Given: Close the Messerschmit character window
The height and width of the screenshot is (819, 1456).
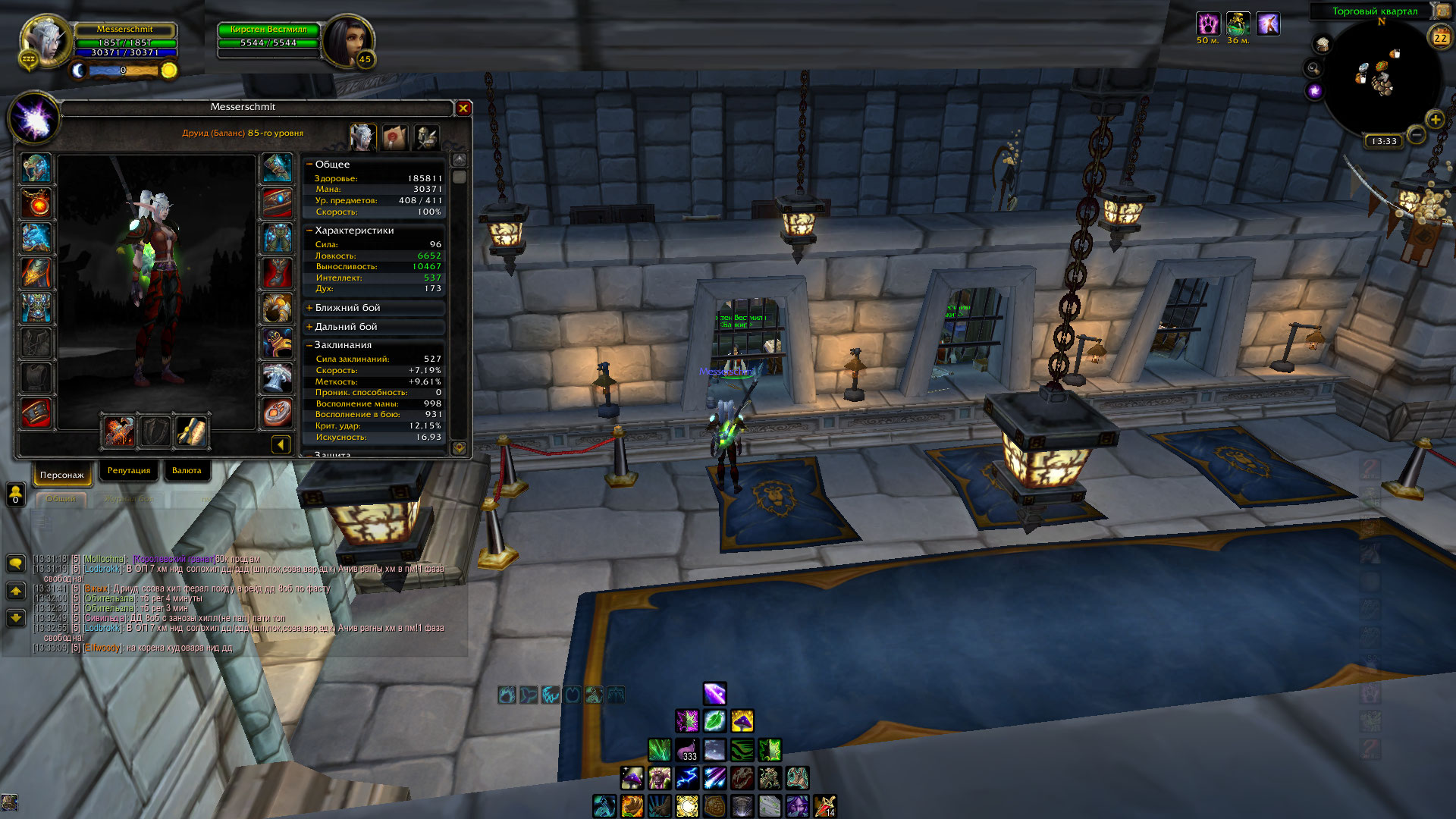Looking at the screenshot, I should (463, 108).
